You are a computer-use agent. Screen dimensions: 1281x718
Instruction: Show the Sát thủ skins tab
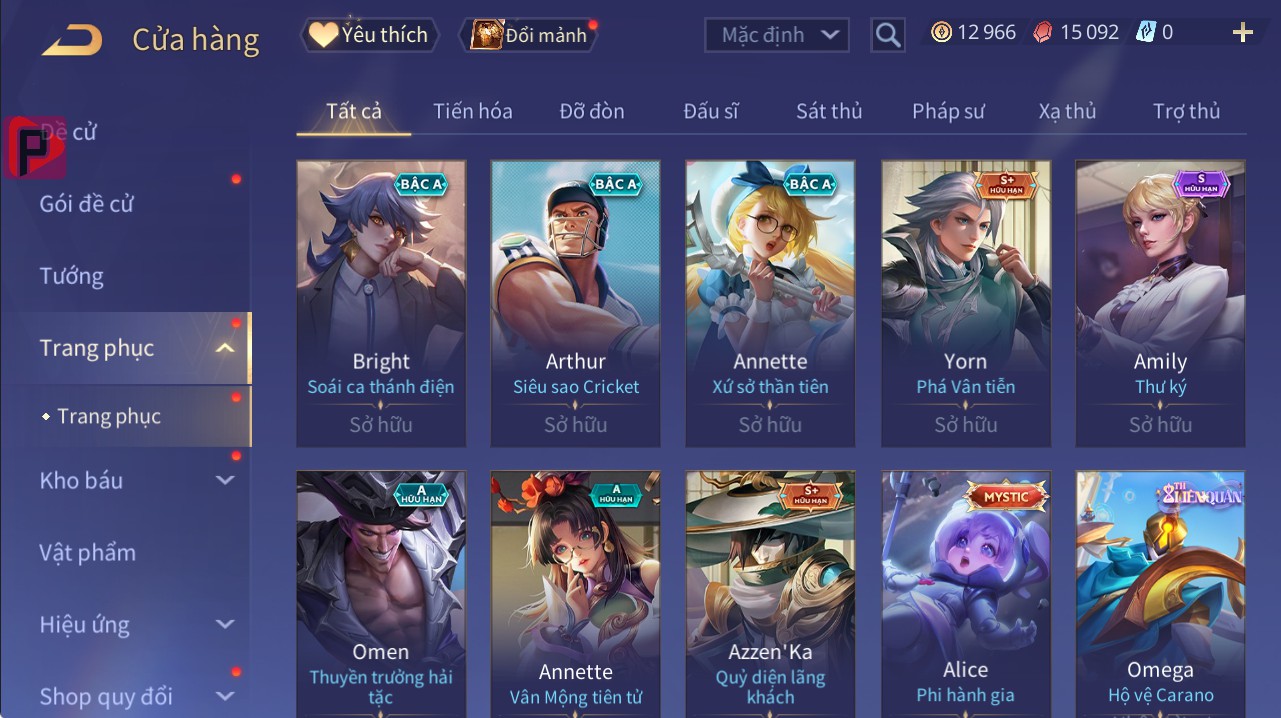pos(829,111)
